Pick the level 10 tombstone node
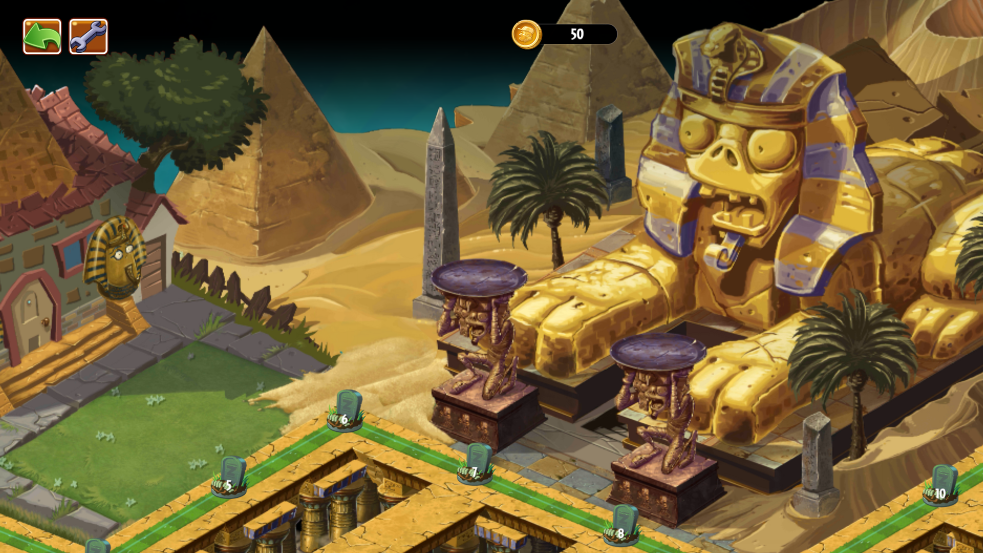 (x=941, y=485)
